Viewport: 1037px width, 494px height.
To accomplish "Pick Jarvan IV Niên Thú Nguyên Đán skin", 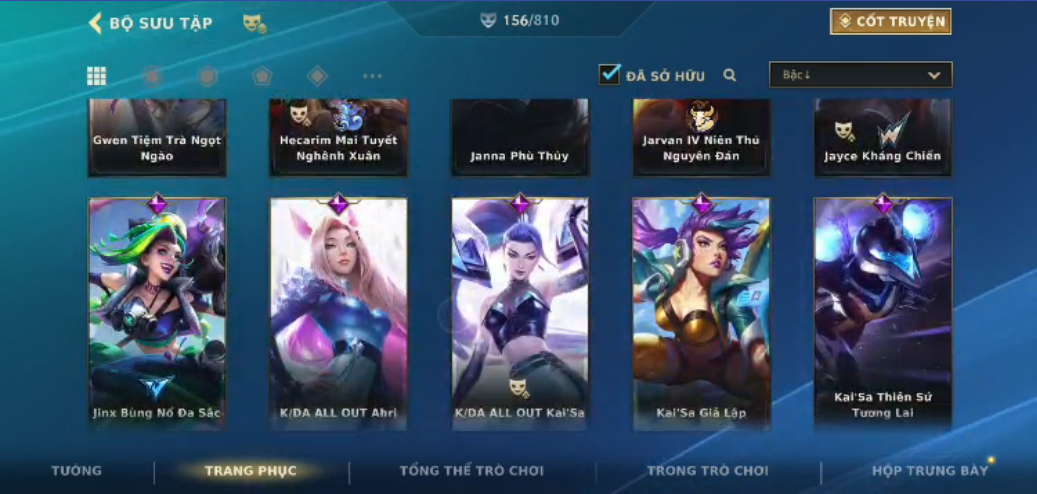I will 701,138.
